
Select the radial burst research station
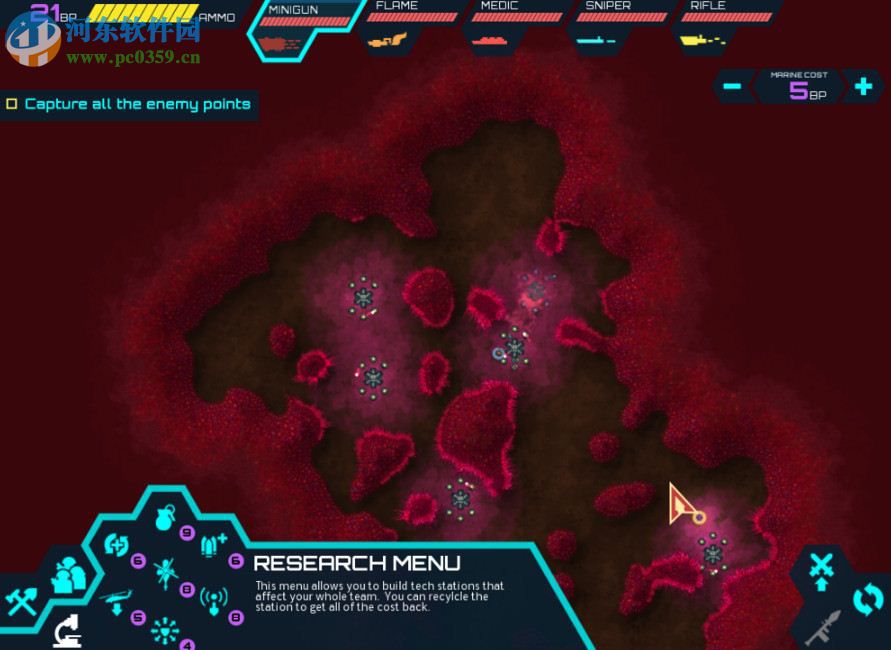coord(165,630)
